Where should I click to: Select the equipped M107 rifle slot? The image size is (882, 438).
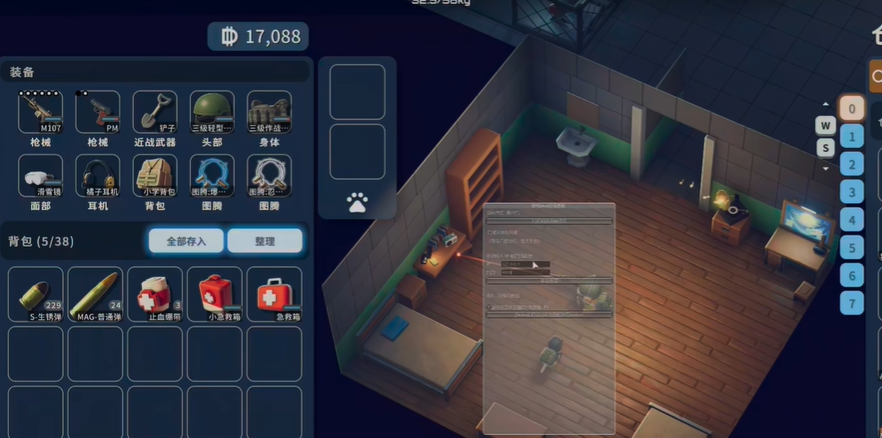(41, 112)
